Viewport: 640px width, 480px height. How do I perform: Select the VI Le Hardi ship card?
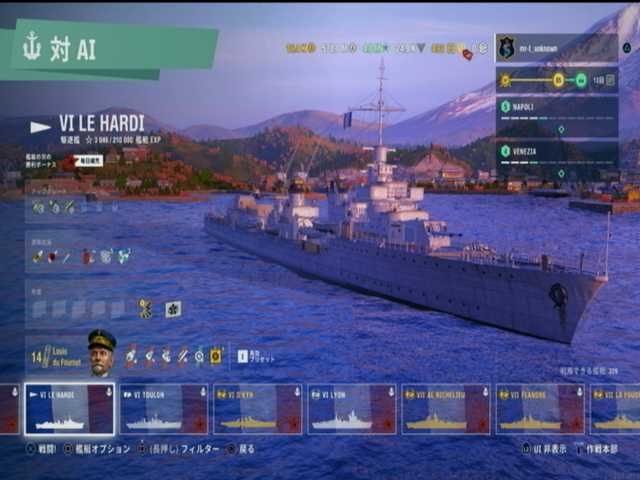coord(69,409)
